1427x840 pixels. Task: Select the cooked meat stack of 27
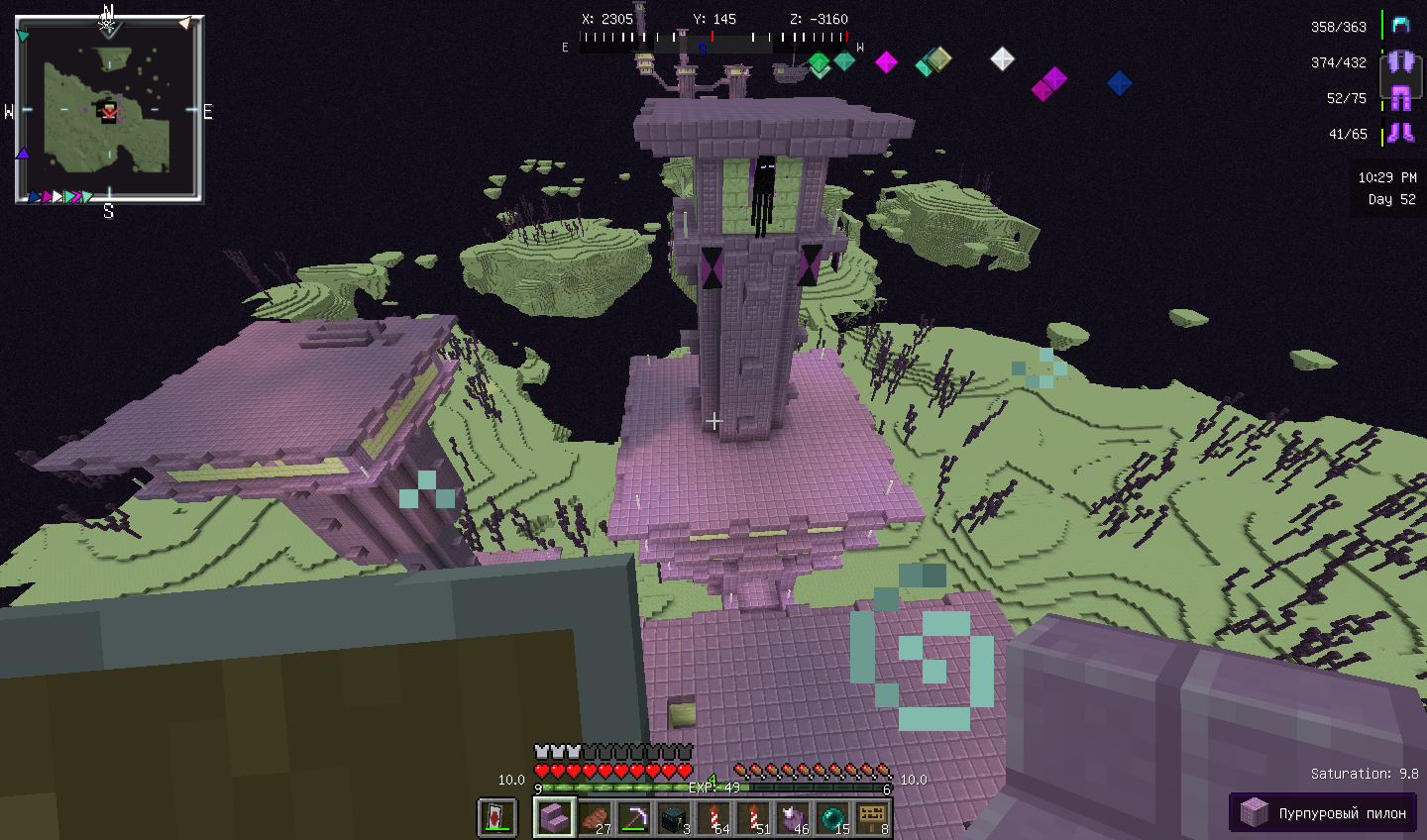[595, 818]
